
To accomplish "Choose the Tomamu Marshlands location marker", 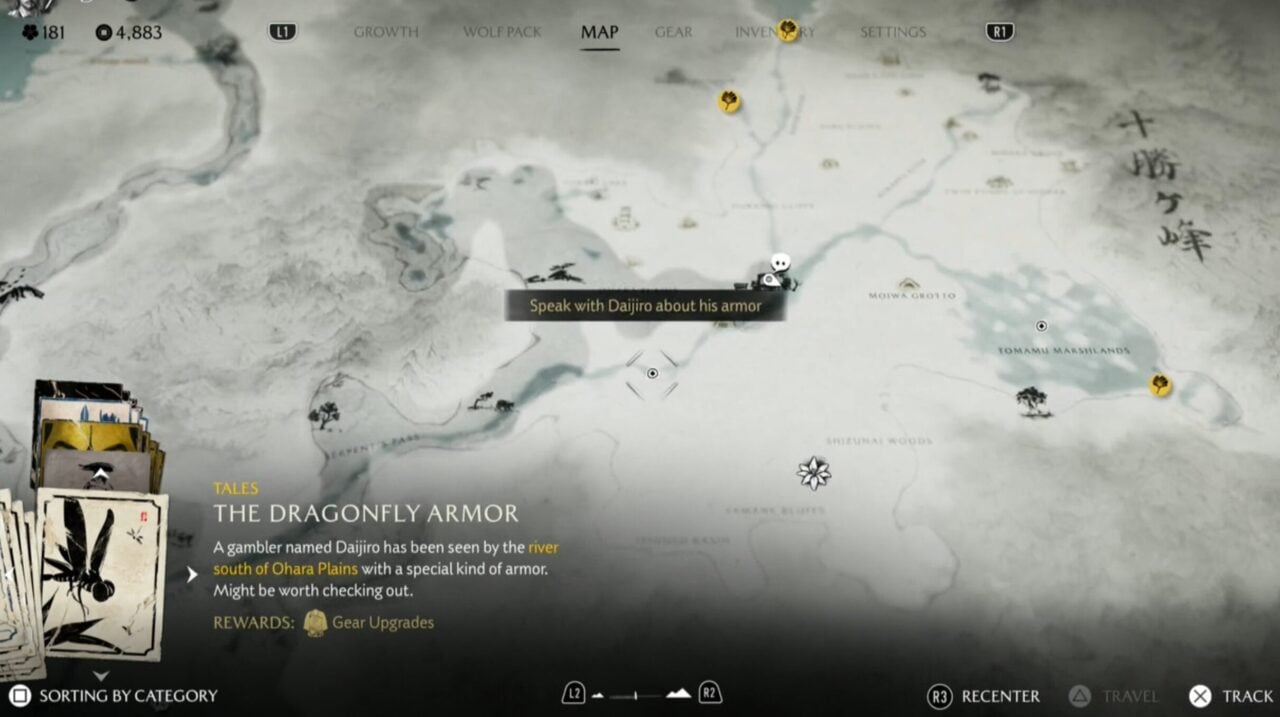I will 1041,326.
